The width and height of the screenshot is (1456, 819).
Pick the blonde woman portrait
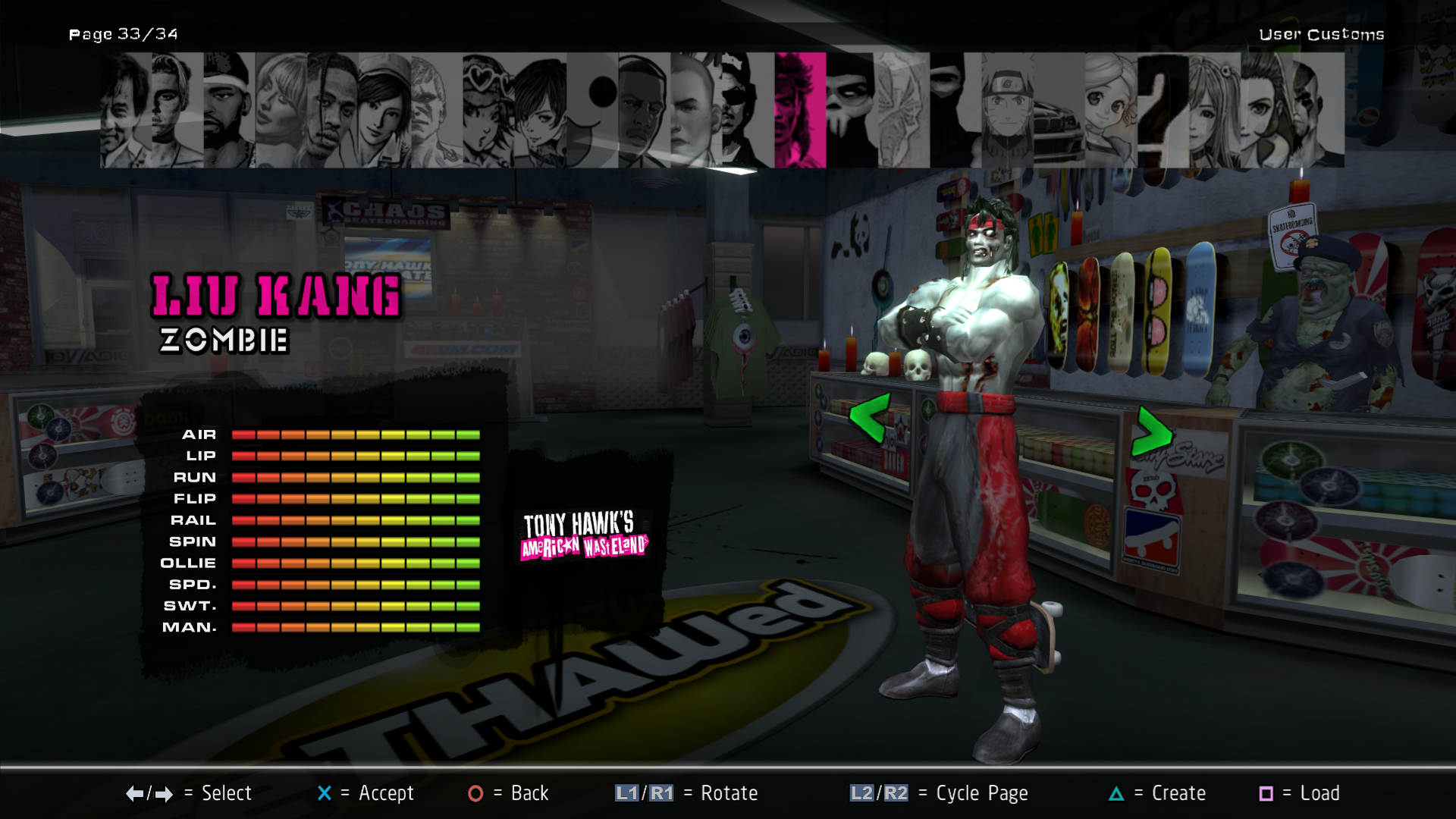click(281, 110)
